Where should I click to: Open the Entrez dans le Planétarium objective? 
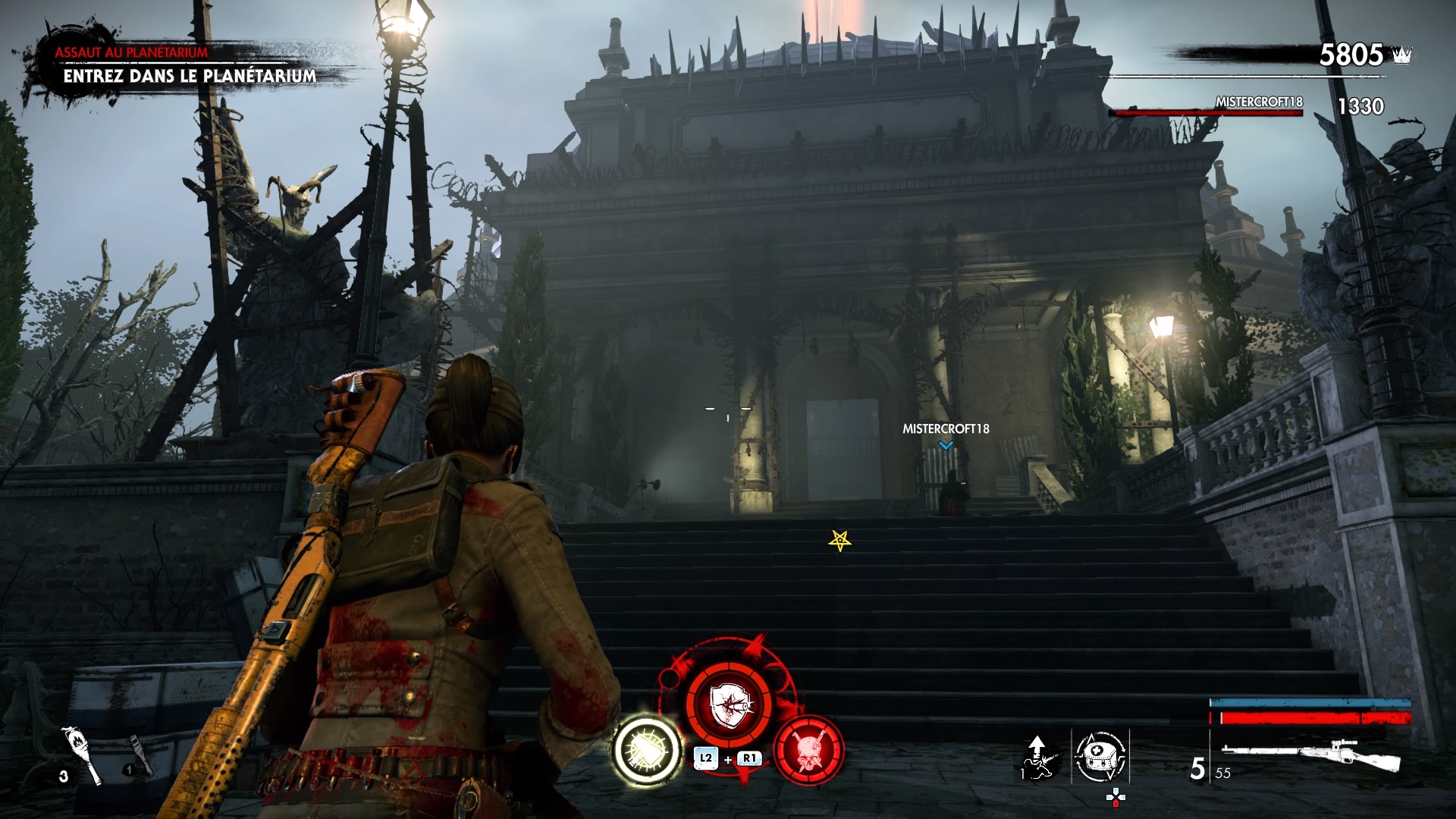(x=190, y=76)
